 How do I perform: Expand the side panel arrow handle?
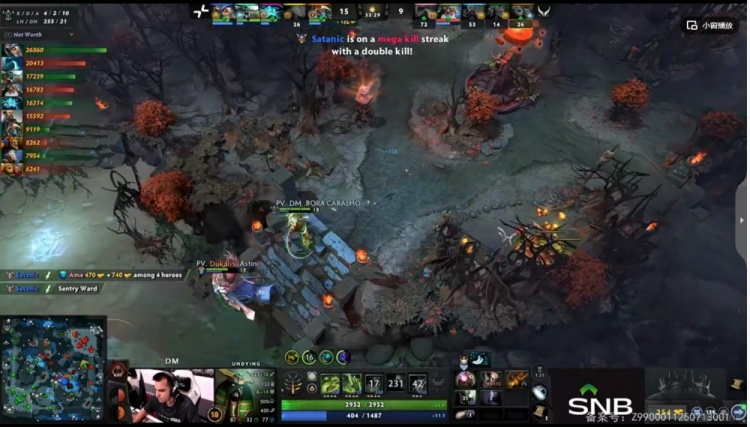tap(741, 220)
